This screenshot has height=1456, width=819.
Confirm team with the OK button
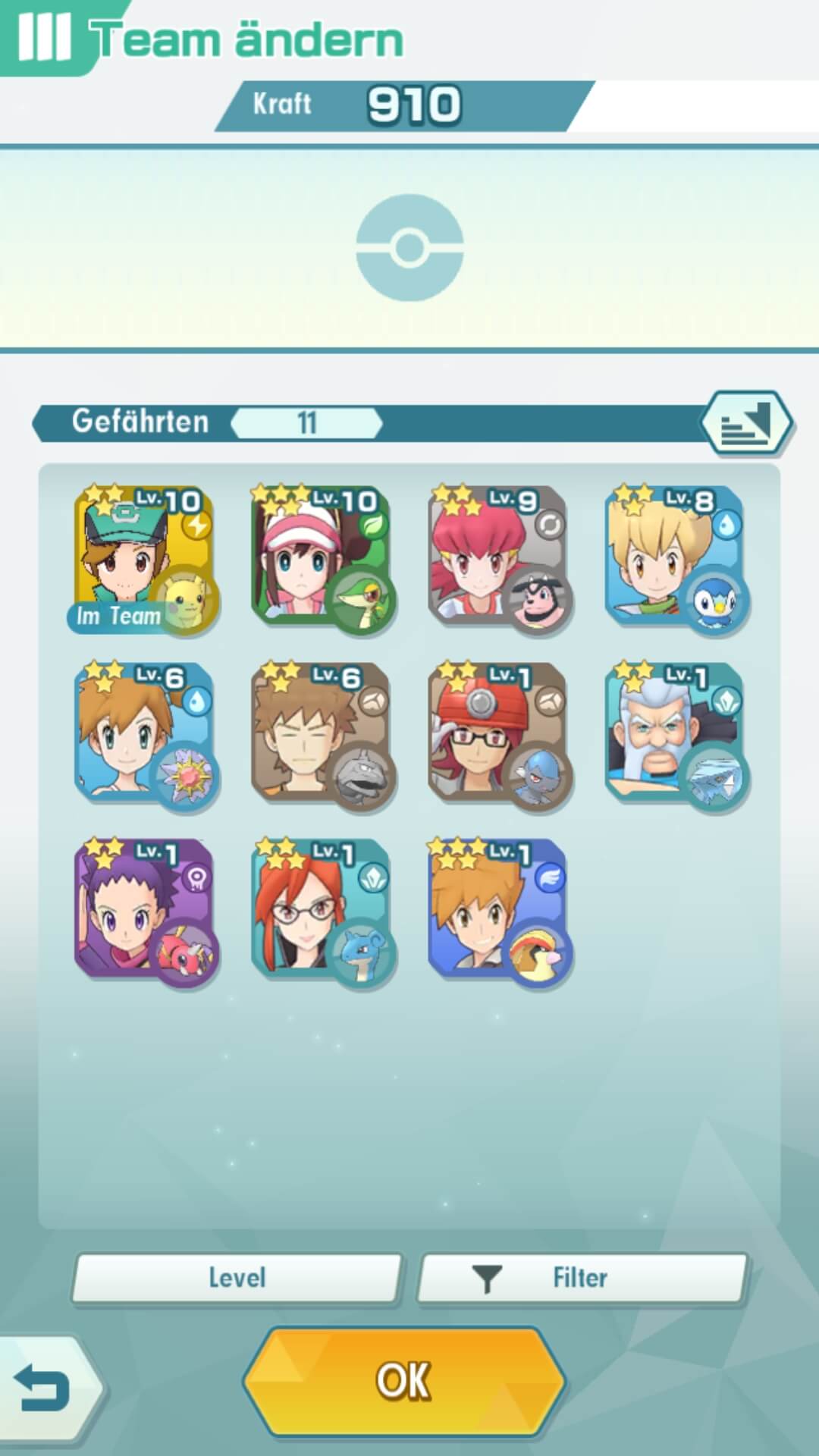click(404, 1380)
